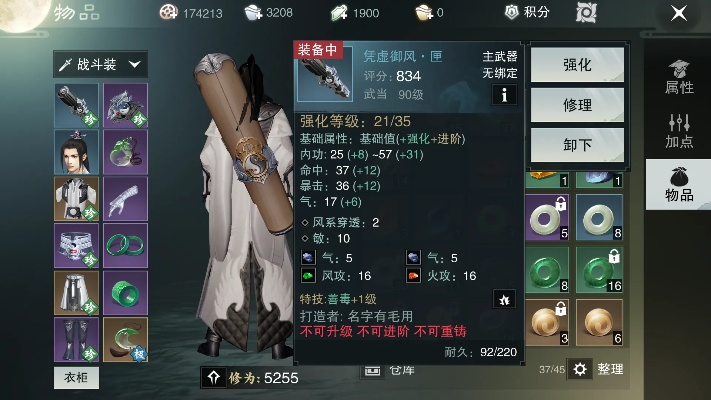The width and height of the screenshot is (711, 400).
Task: Open the 衣柜 wardrobe
Action: click(x=76, y=377)
